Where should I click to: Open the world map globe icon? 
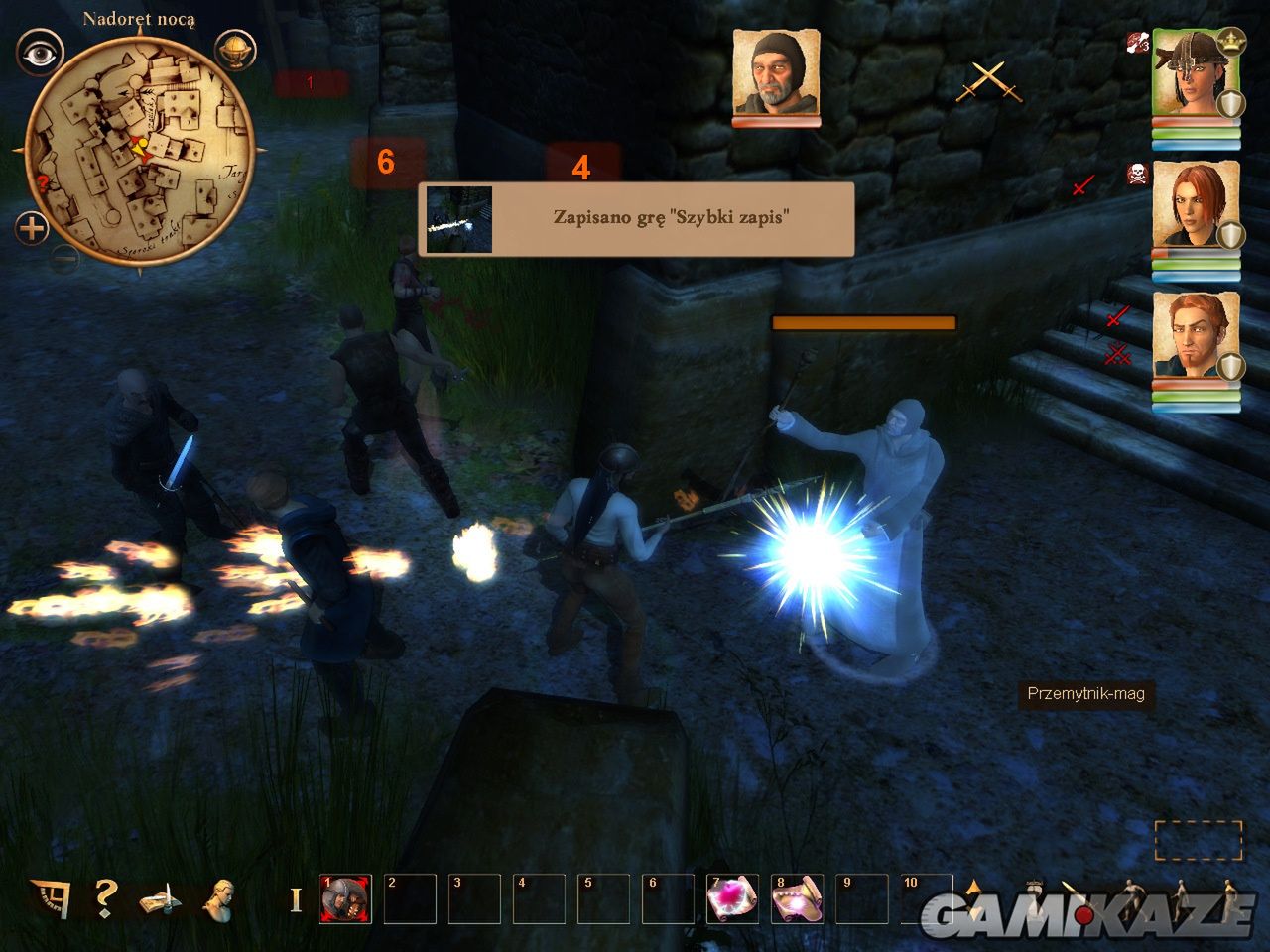(235, 51)
